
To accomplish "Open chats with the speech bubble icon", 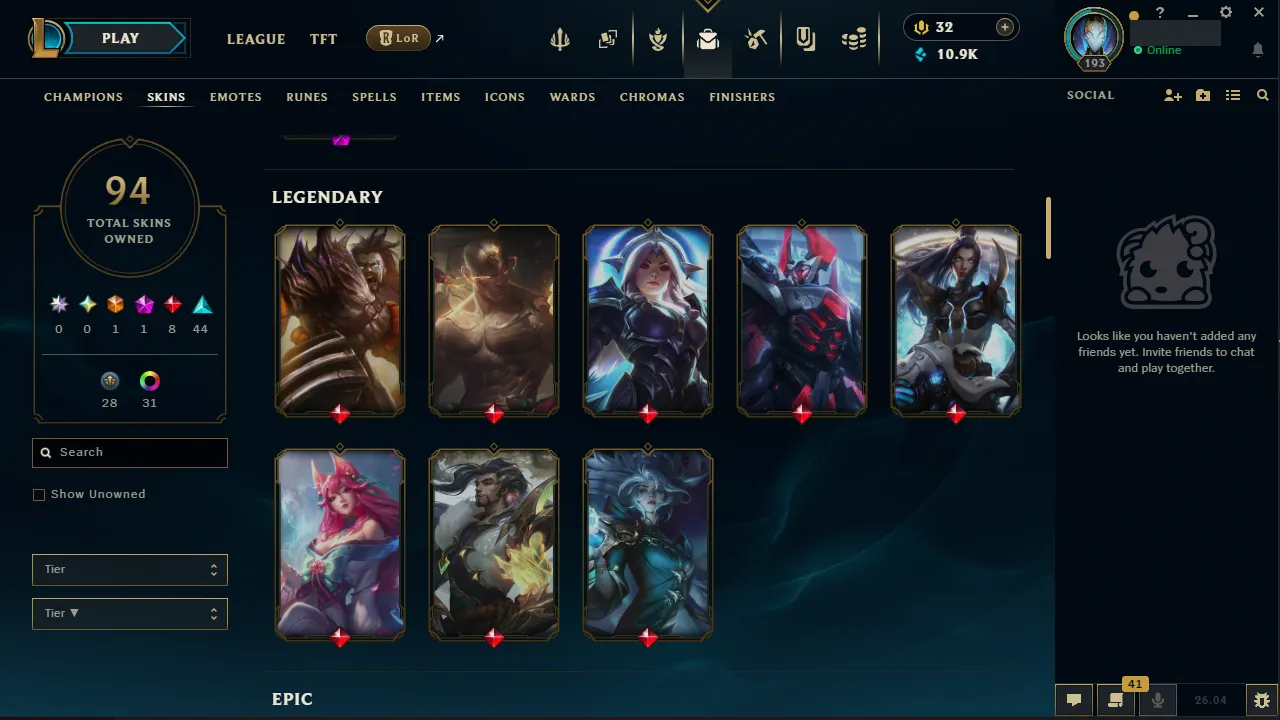I will (x=1074, y=699).
